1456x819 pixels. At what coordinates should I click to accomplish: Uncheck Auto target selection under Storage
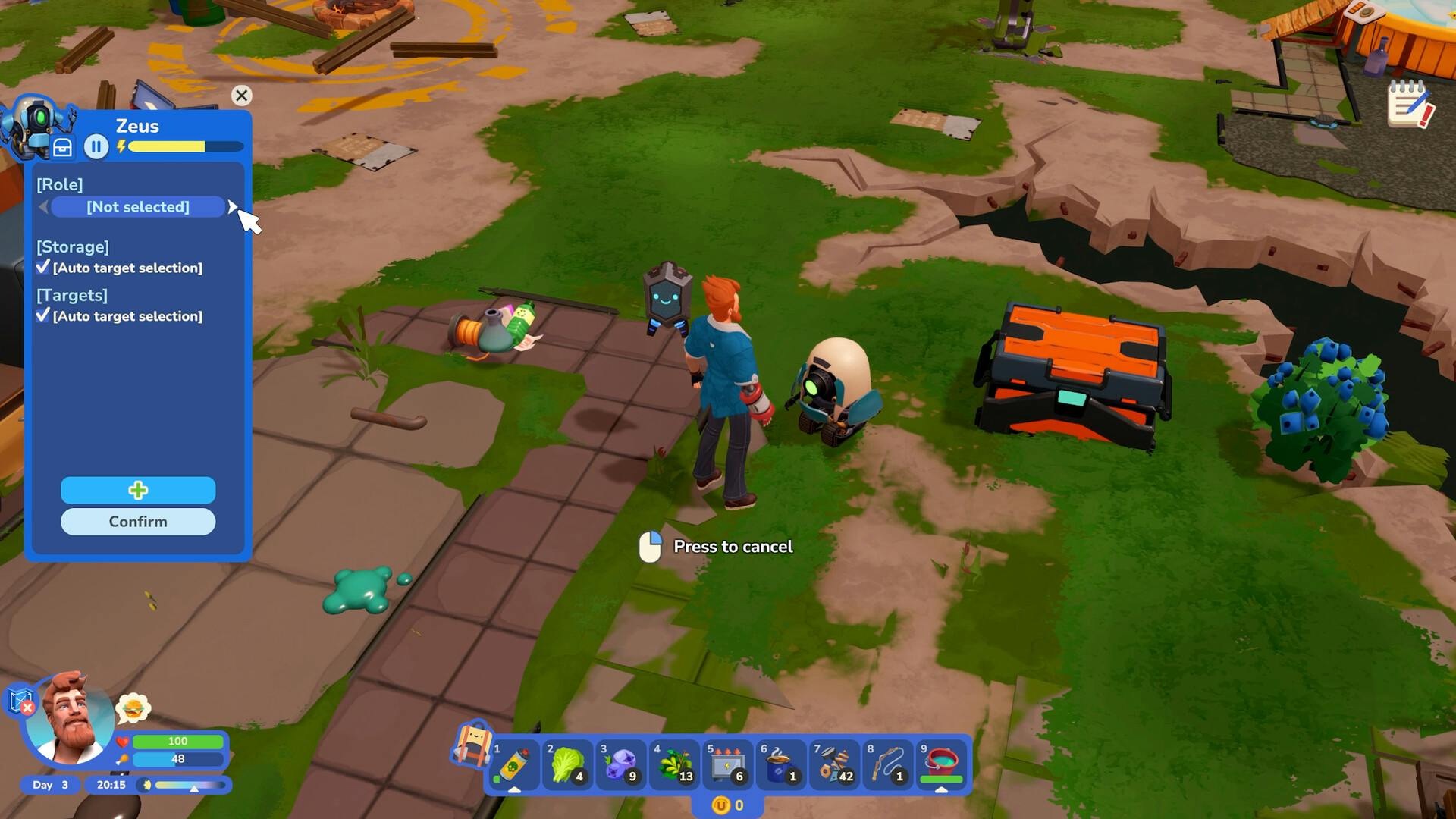click(44, 268)
